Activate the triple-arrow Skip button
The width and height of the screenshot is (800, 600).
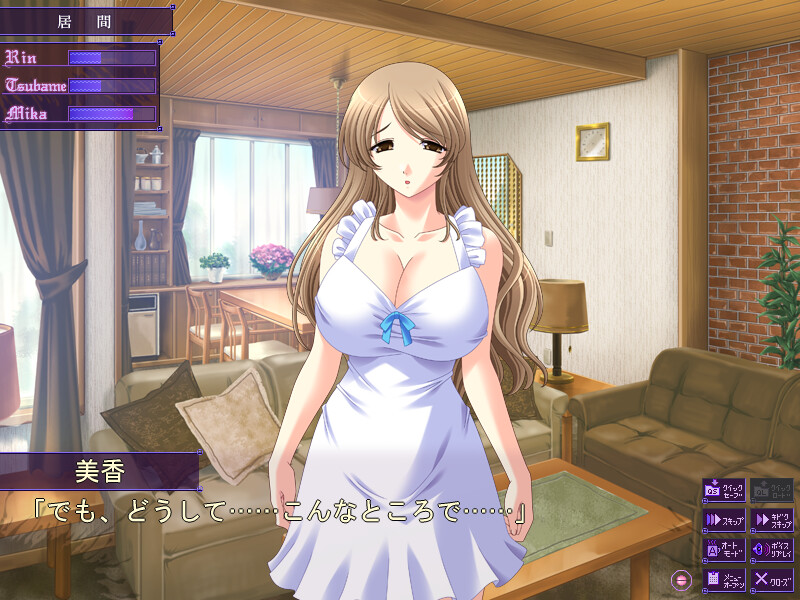tap(724, 520)
